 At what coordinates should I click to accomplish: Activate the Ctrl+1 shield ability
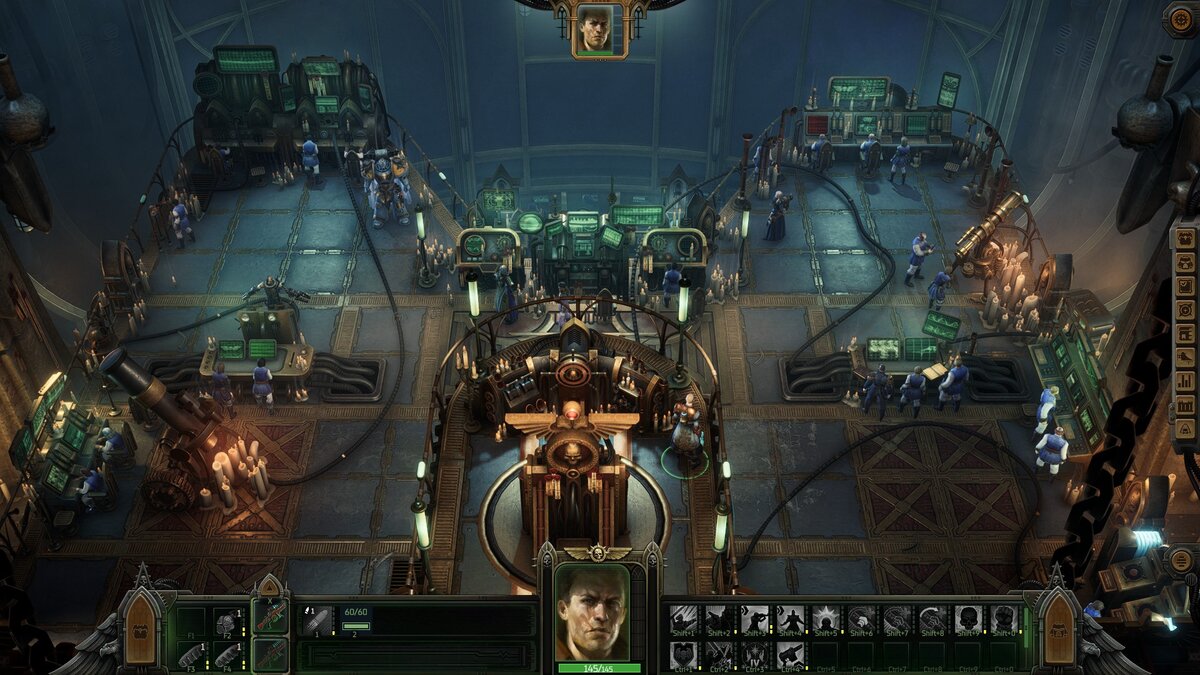(x=684, y=655)
